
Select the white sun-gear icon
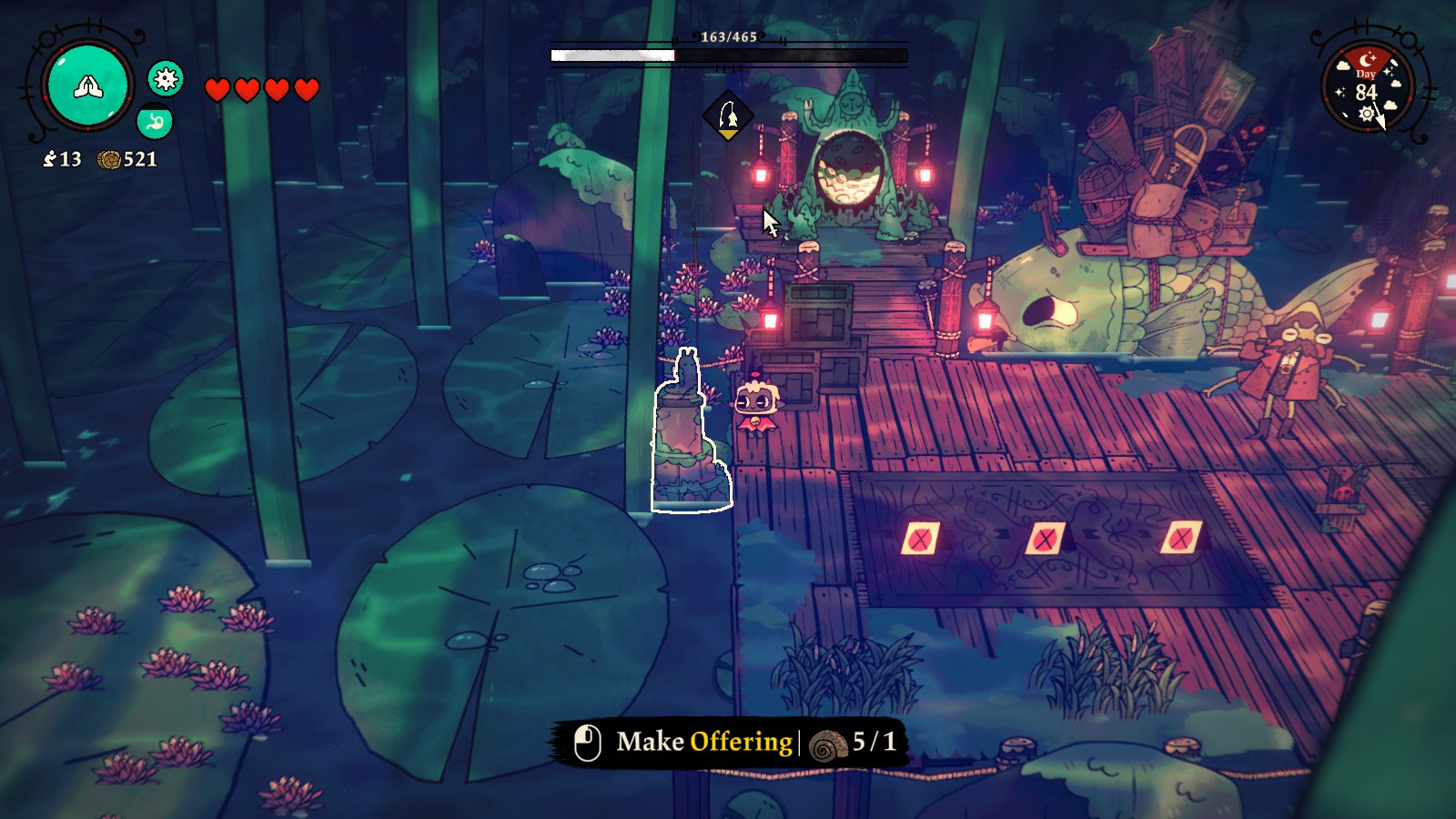166,80
